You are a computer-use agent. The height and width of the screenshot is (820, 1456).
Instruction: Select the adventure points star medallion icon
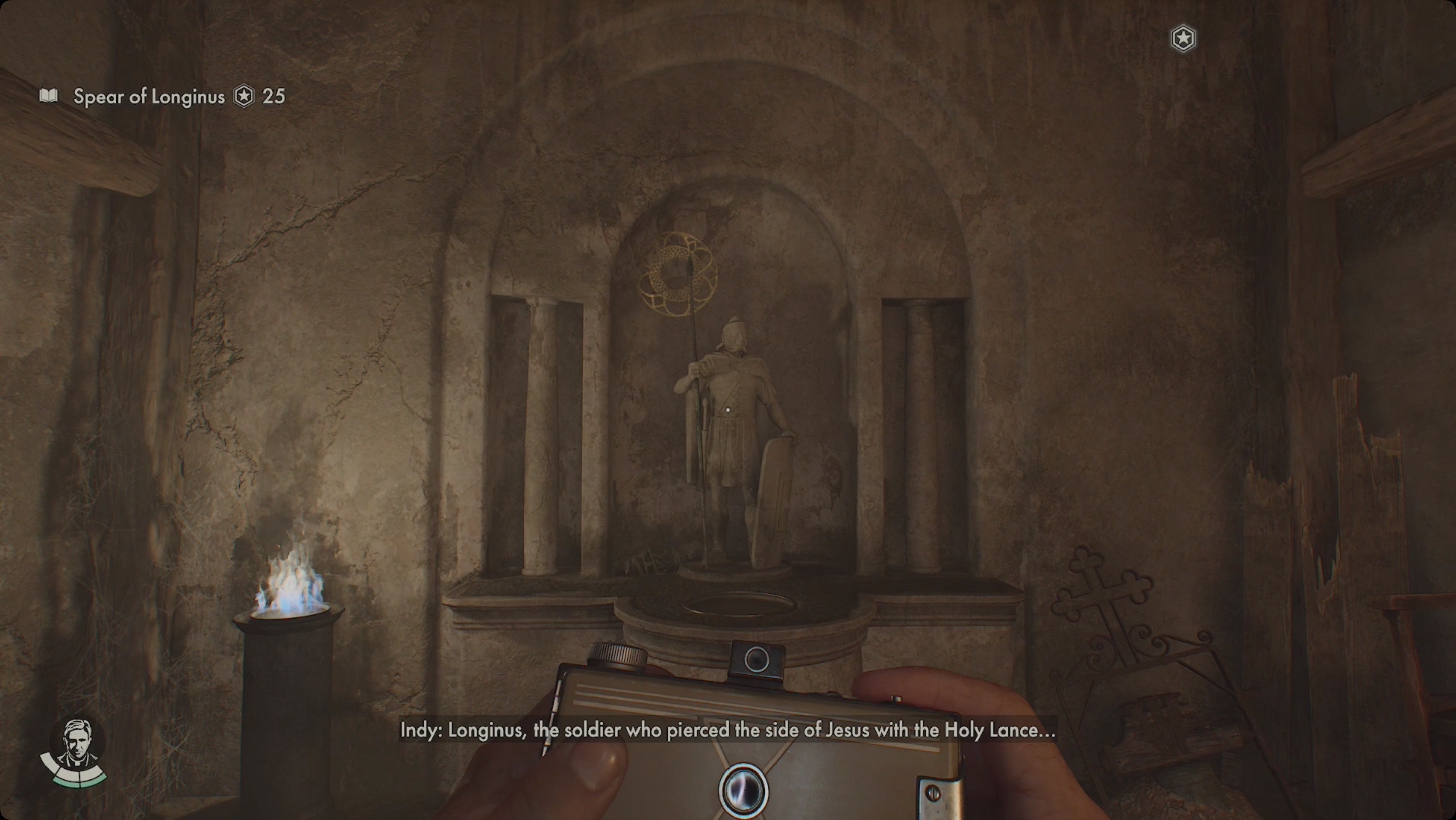pos(243,97)
